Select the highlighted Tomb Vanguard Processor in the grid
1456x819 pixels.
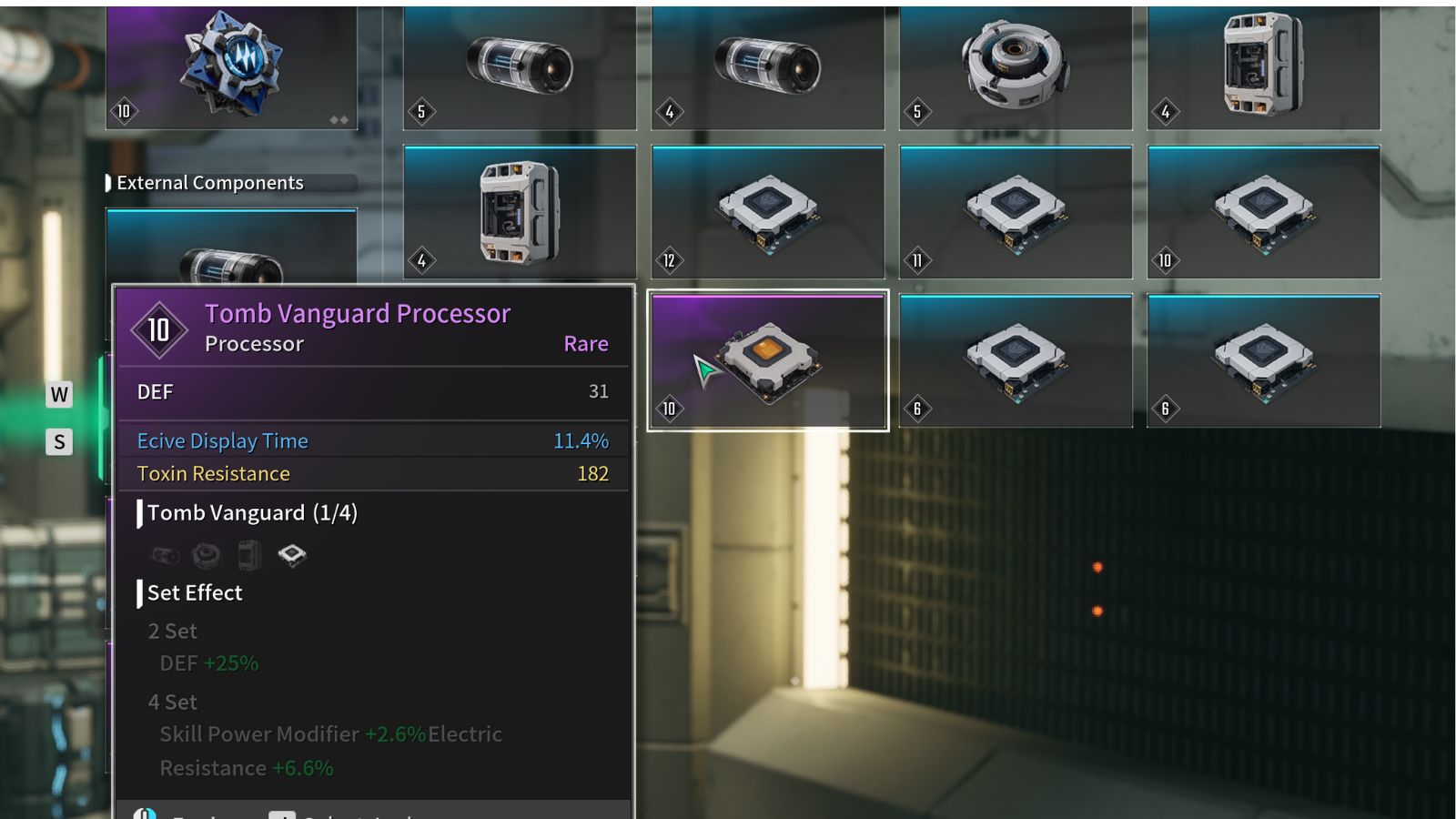click(769, 359)
